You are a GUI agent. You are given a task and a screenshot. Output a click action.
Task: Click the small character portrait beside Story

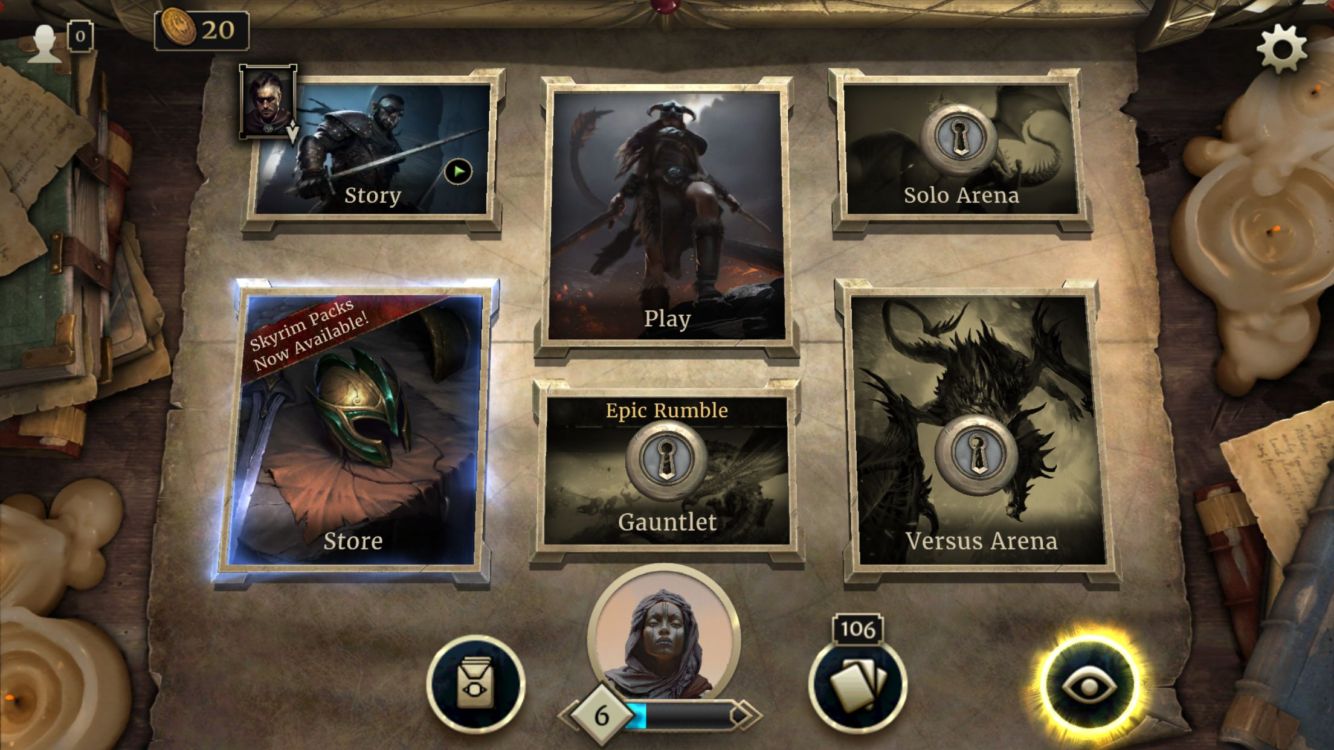tap(268, 100)
